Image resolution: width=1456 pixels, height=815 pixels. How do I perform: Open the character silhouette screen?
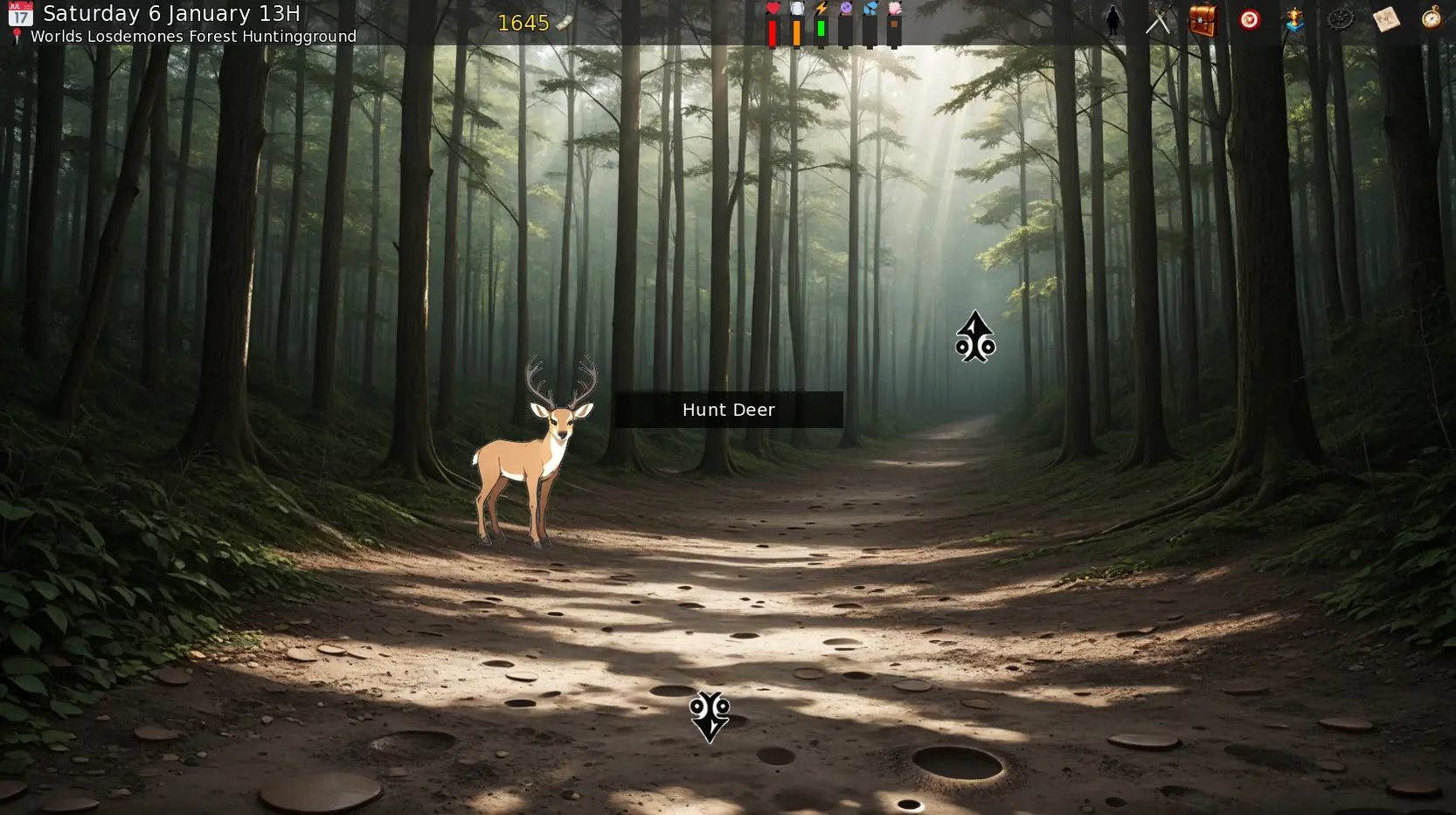point(1113,19)
